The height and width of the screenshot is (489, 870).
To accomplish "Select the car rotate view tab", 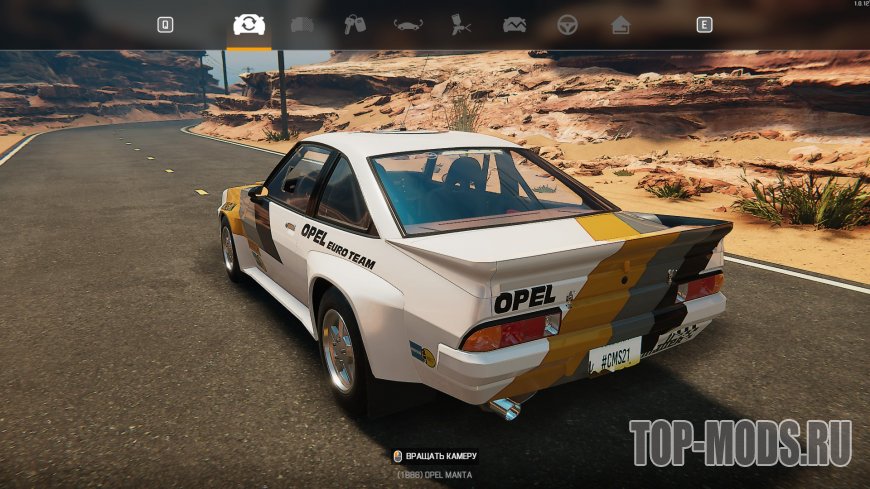I will click(x=248, y=25).
